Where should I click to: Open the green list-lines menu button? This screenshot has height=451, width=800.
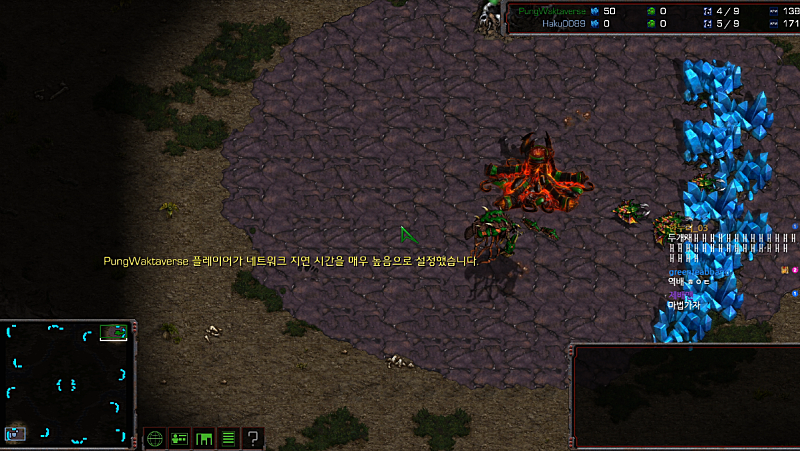229,438
